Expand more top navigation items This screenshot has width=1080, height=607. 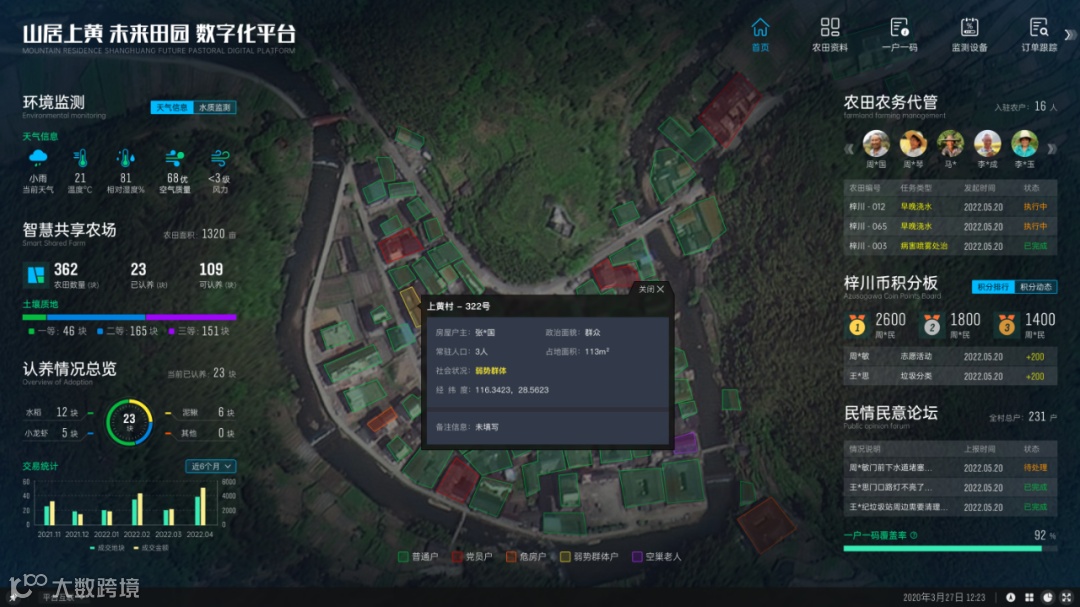1069,34
